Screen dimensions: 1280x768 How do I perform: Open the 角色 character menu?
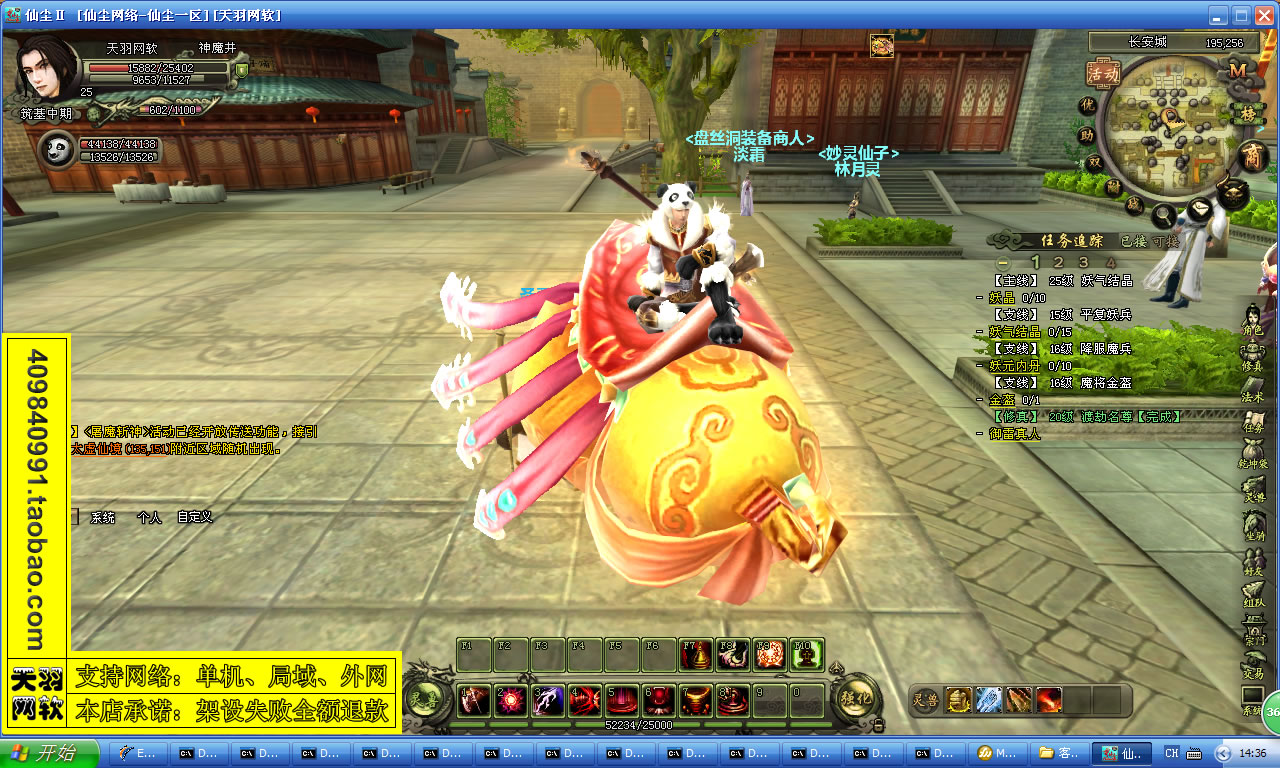coord(1253,320)
